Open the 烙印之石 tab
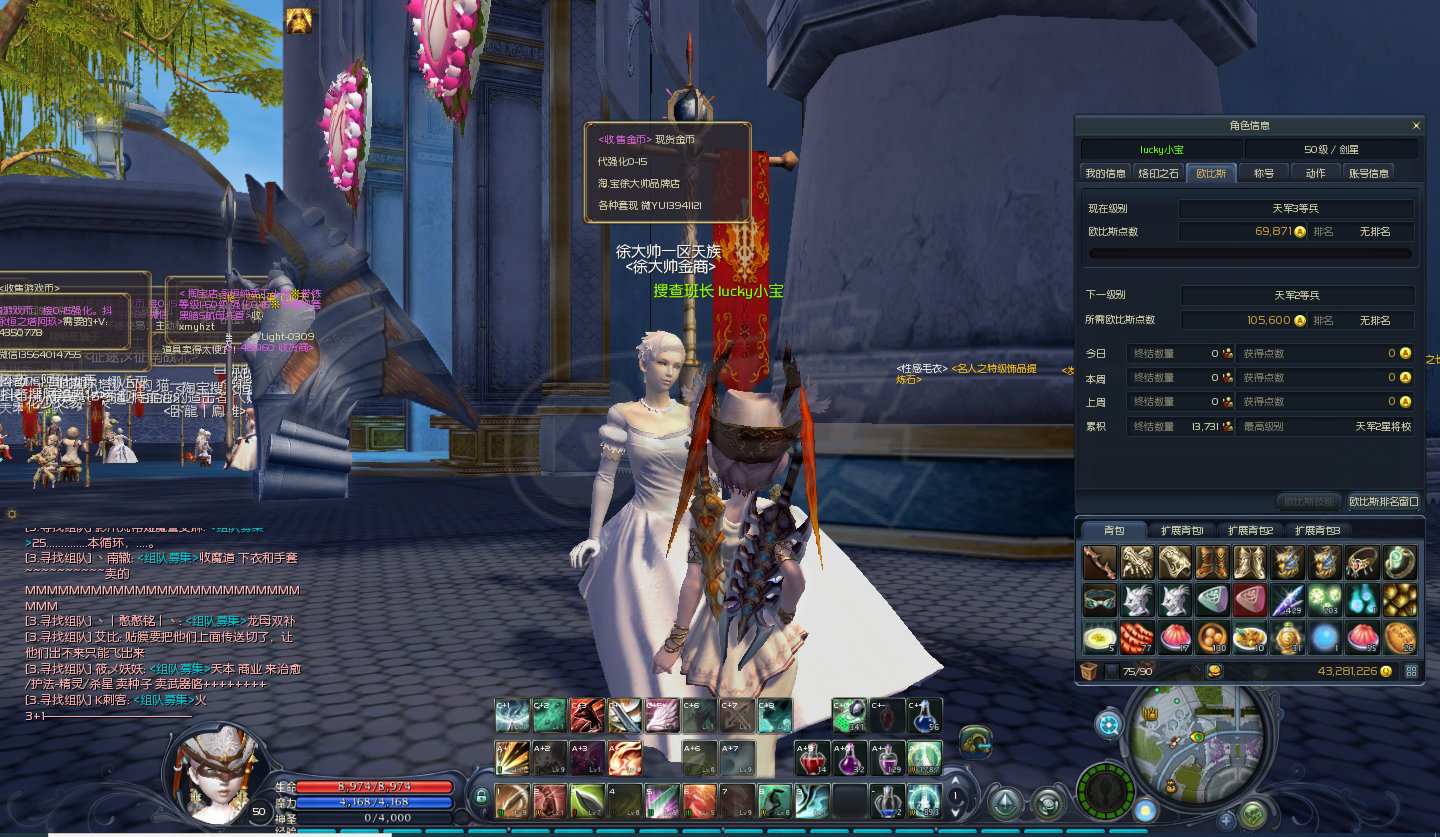Viewport: 1440px width, 837px height. click(1159, 173)
